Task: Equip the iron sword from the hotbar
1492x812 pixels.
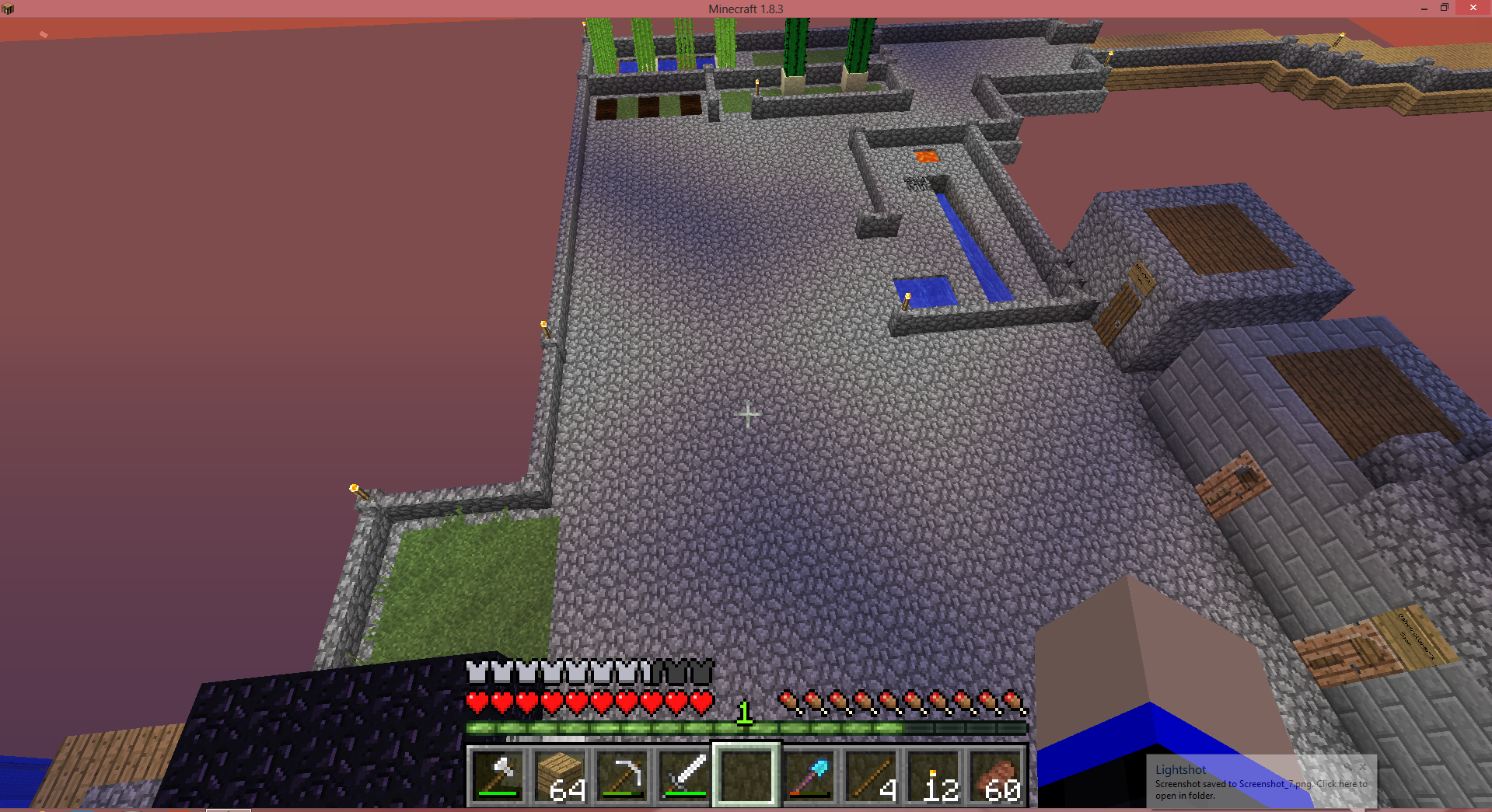Action: 685,775
